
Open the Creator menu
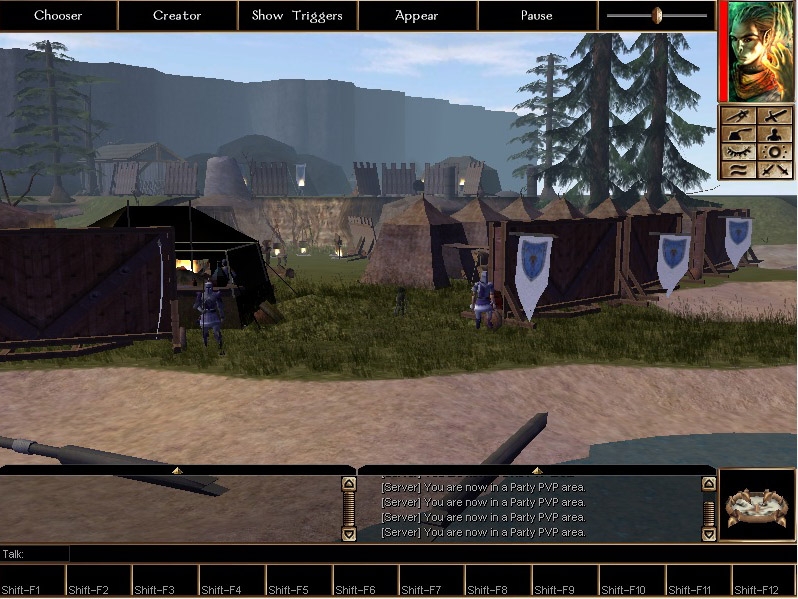tap(177, 15)
